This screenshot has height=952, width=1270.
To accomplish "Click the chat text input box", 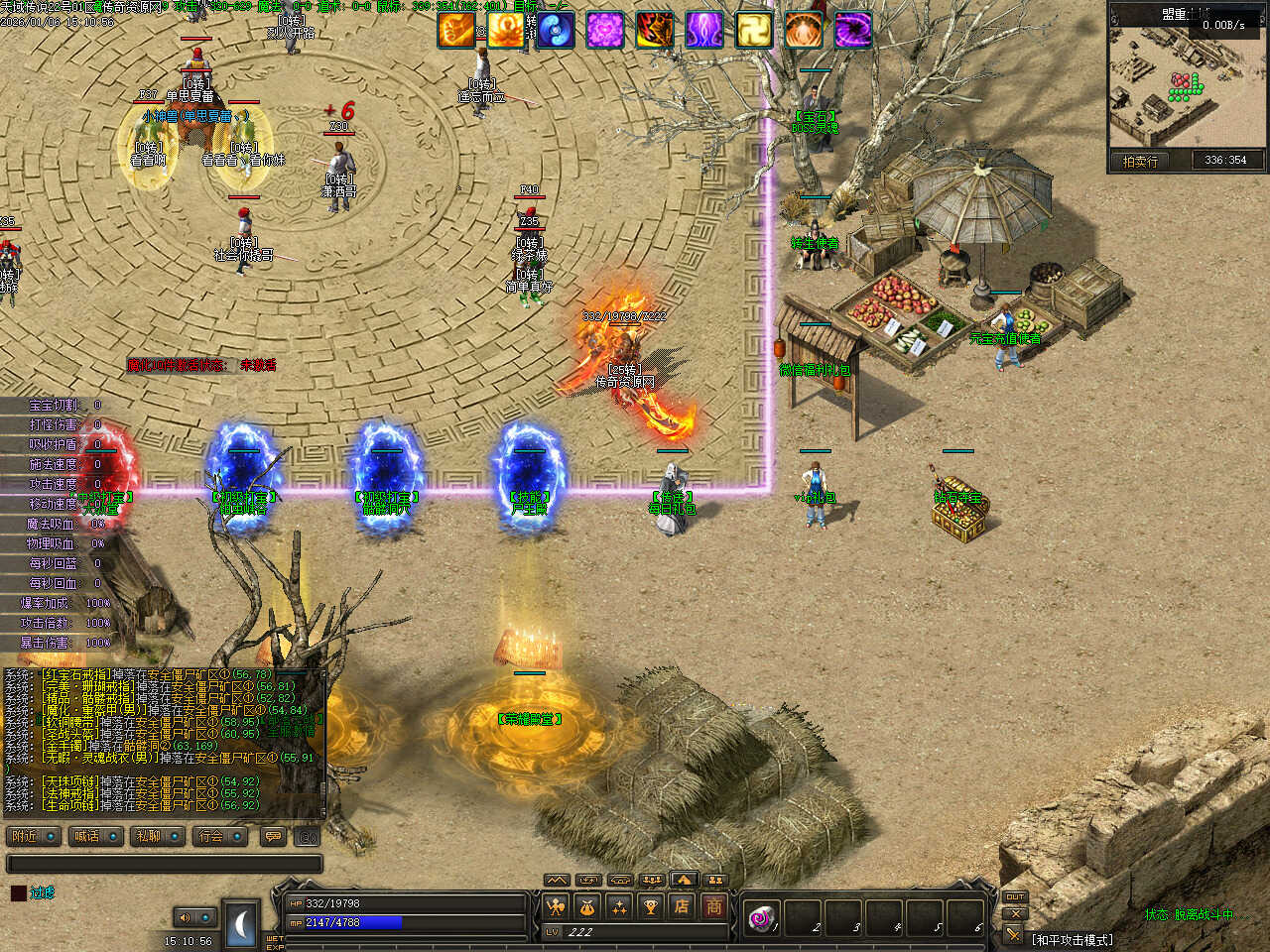I will [164, 864].
